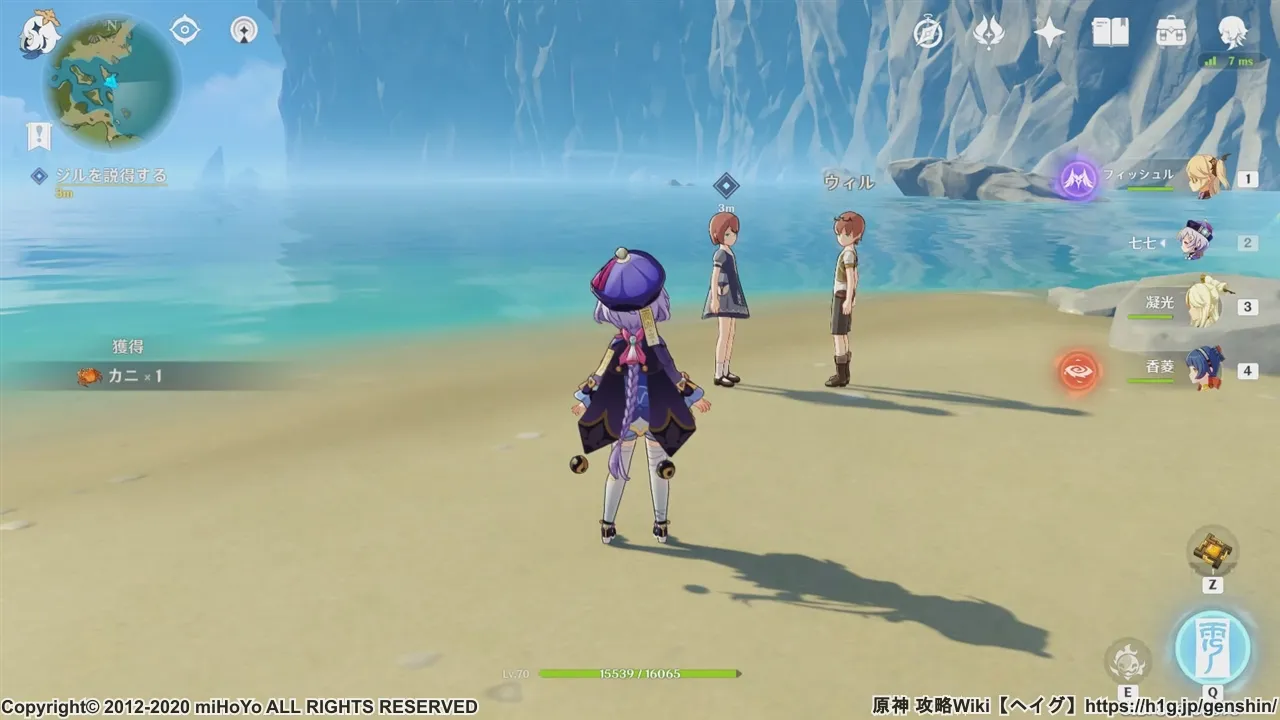Switch to party member 凝光

(x=1201, y=305)
